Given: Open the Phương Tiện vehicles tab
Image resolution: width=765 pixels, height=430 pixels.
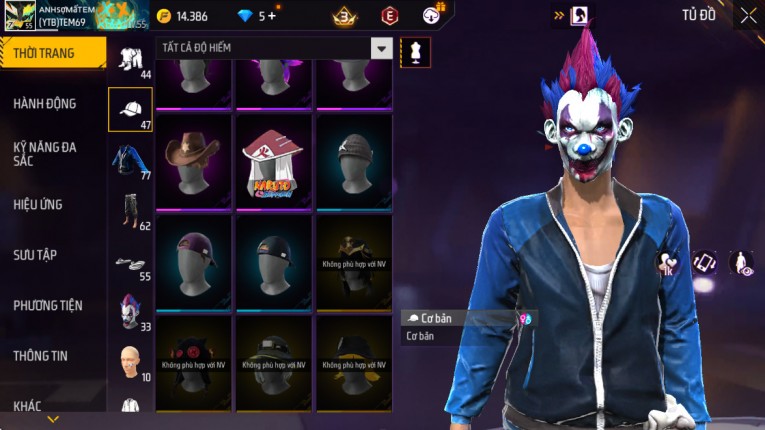Looking at the screenshot, I should click(x=48, y=305).
